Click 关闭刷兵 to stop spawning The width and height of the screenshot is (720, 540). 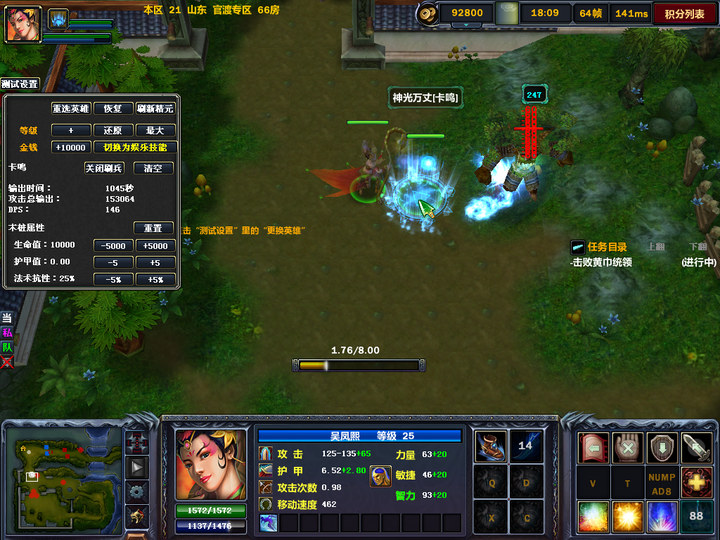point(104,168)
